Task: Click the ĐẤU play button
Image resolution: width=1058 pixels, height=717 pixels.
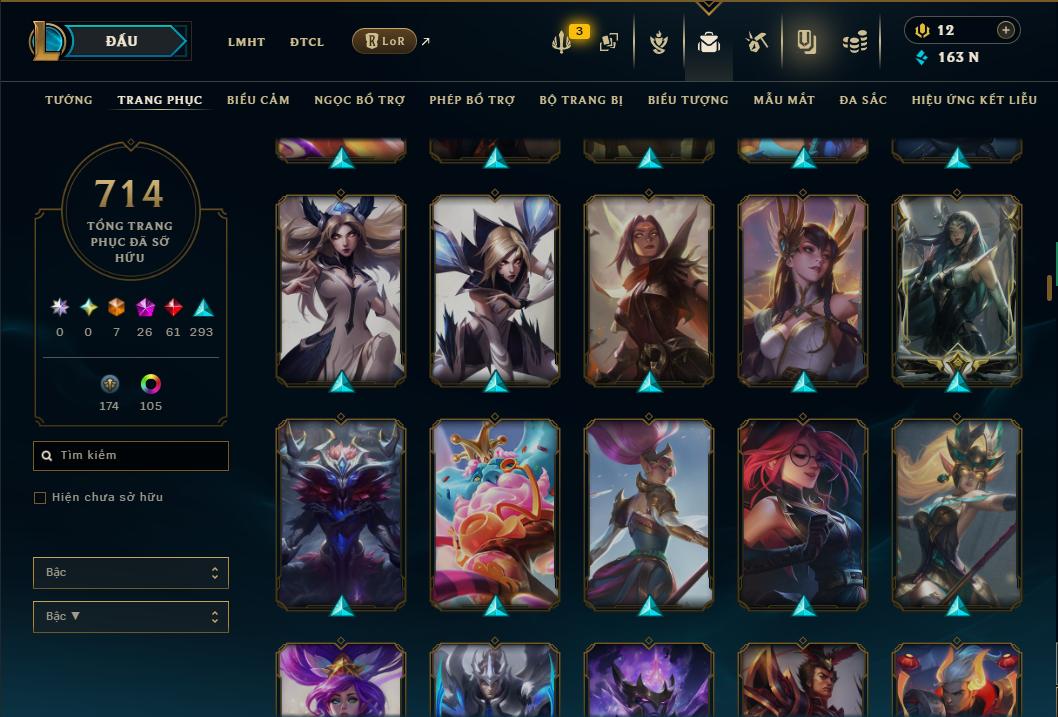Action: [122, 41]
